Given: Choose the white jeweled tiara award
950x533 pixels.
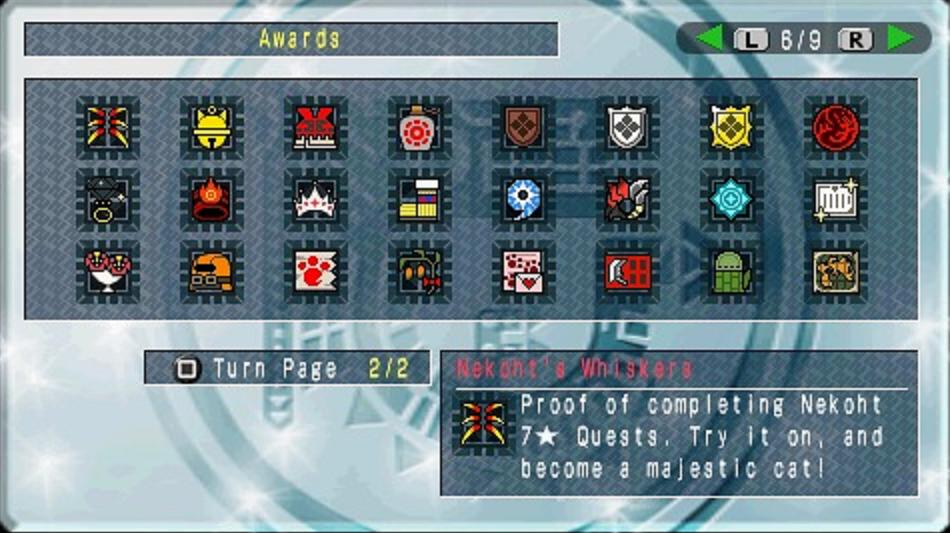Looking at the screenshot, I should tap(316, 200).
